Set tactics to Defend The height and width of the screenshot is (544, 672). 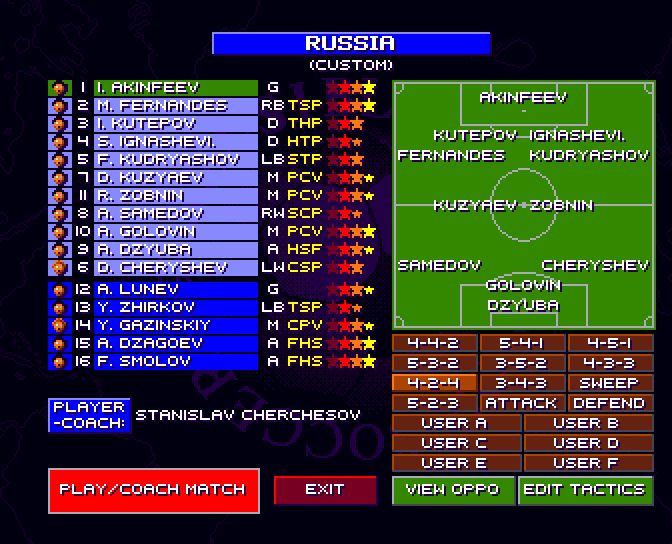pos(610,403)
